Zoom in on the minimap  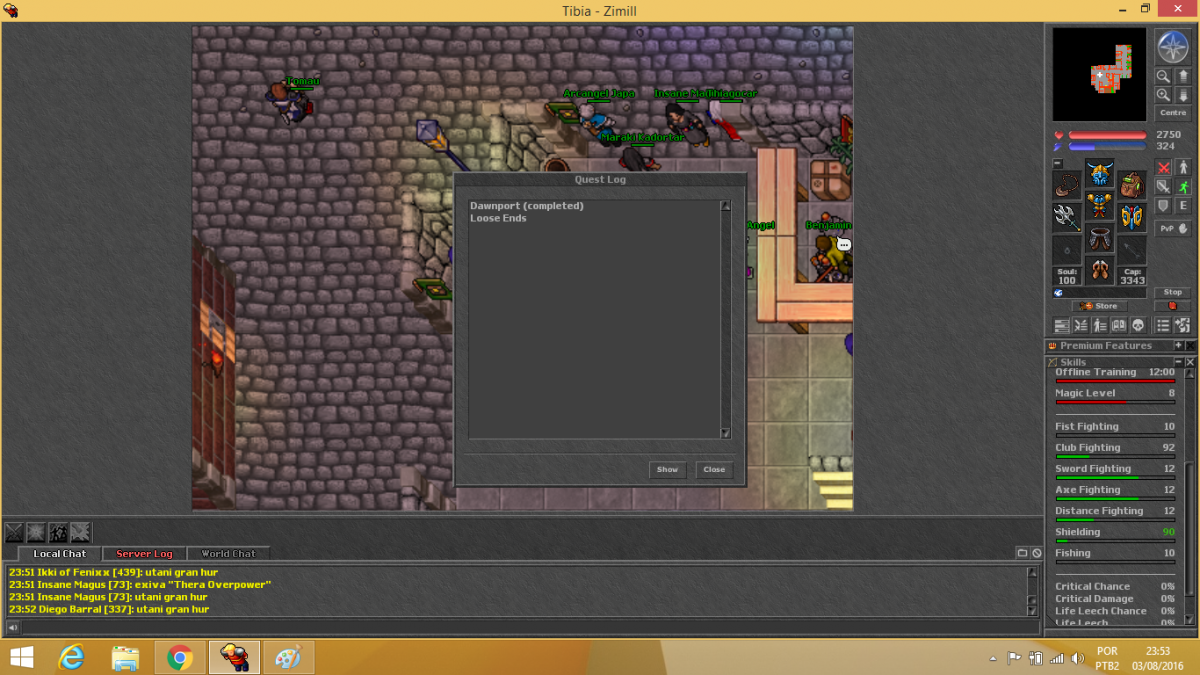click(x=1163, y=94)
